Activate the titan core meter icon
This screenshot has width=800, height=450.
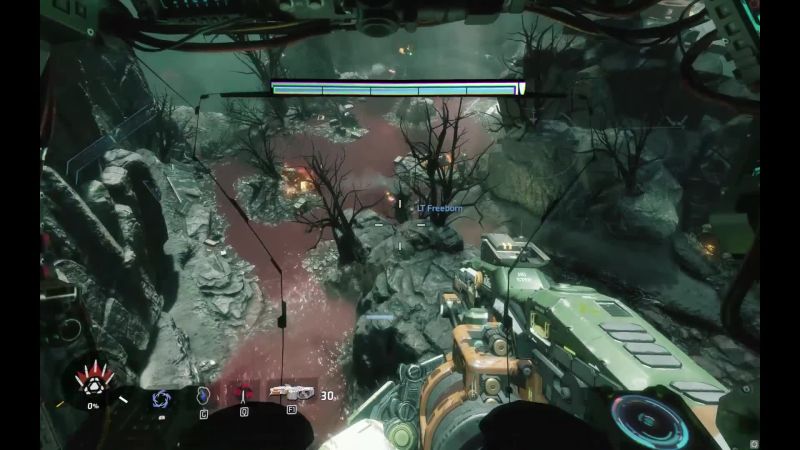(x=94, y=383)
